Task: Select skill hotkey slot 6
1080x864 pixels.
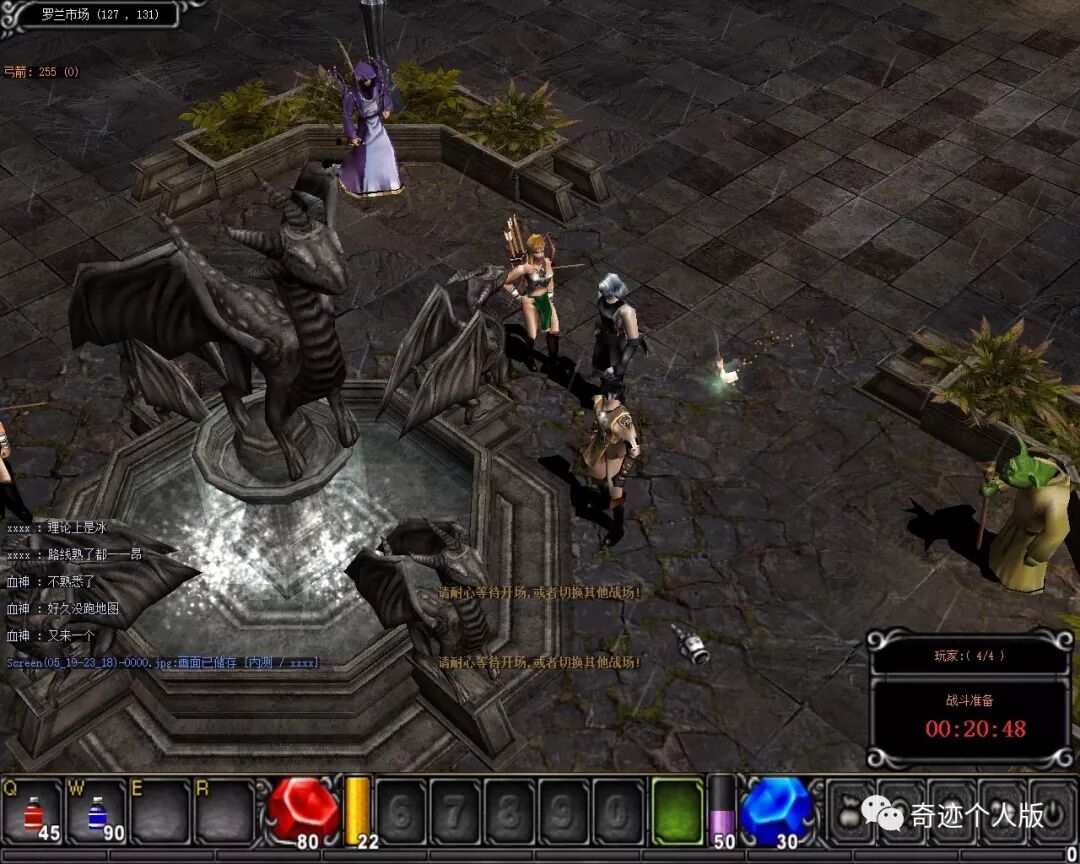Action: tap(400, 811)
